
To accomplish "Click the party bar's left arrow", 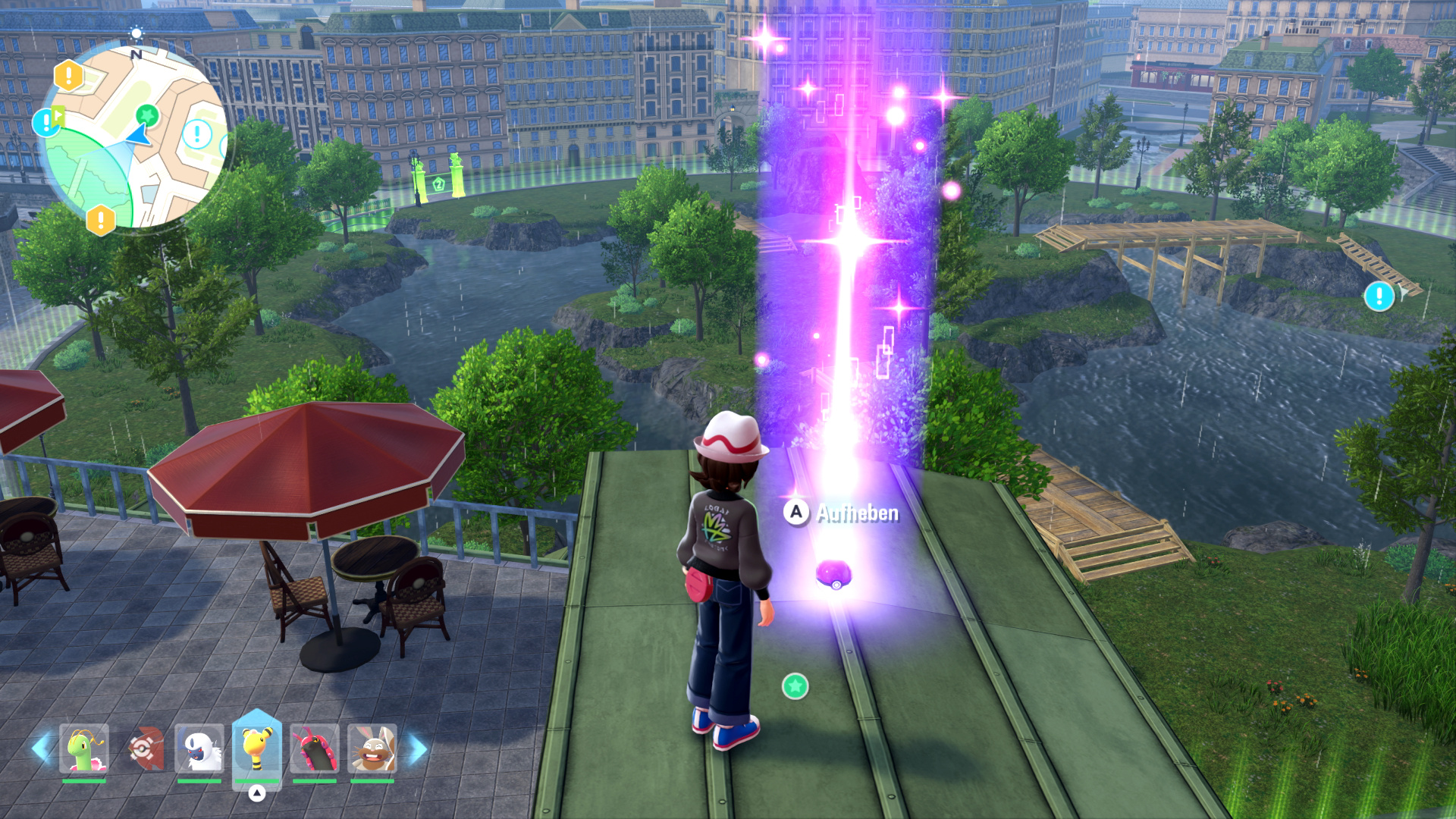I will 41,748.
